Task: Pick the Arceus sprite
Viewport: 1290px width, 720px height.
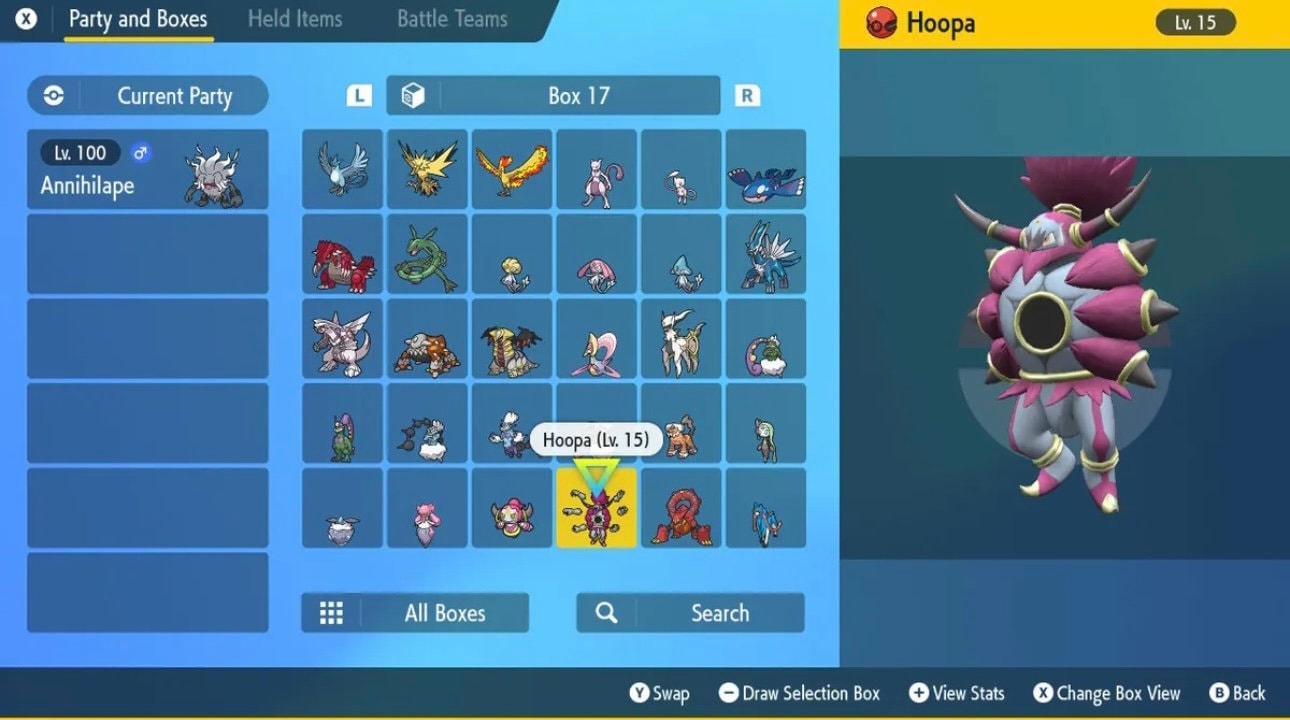Action: click(x=682, y=340)
